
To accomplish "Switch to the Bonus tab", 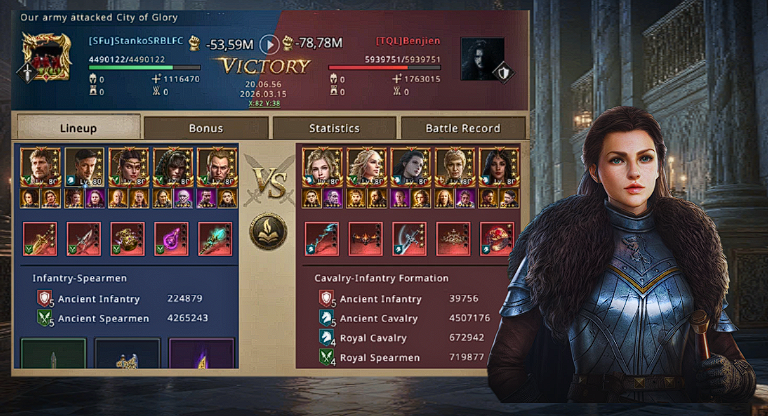I will pos(205,128).
